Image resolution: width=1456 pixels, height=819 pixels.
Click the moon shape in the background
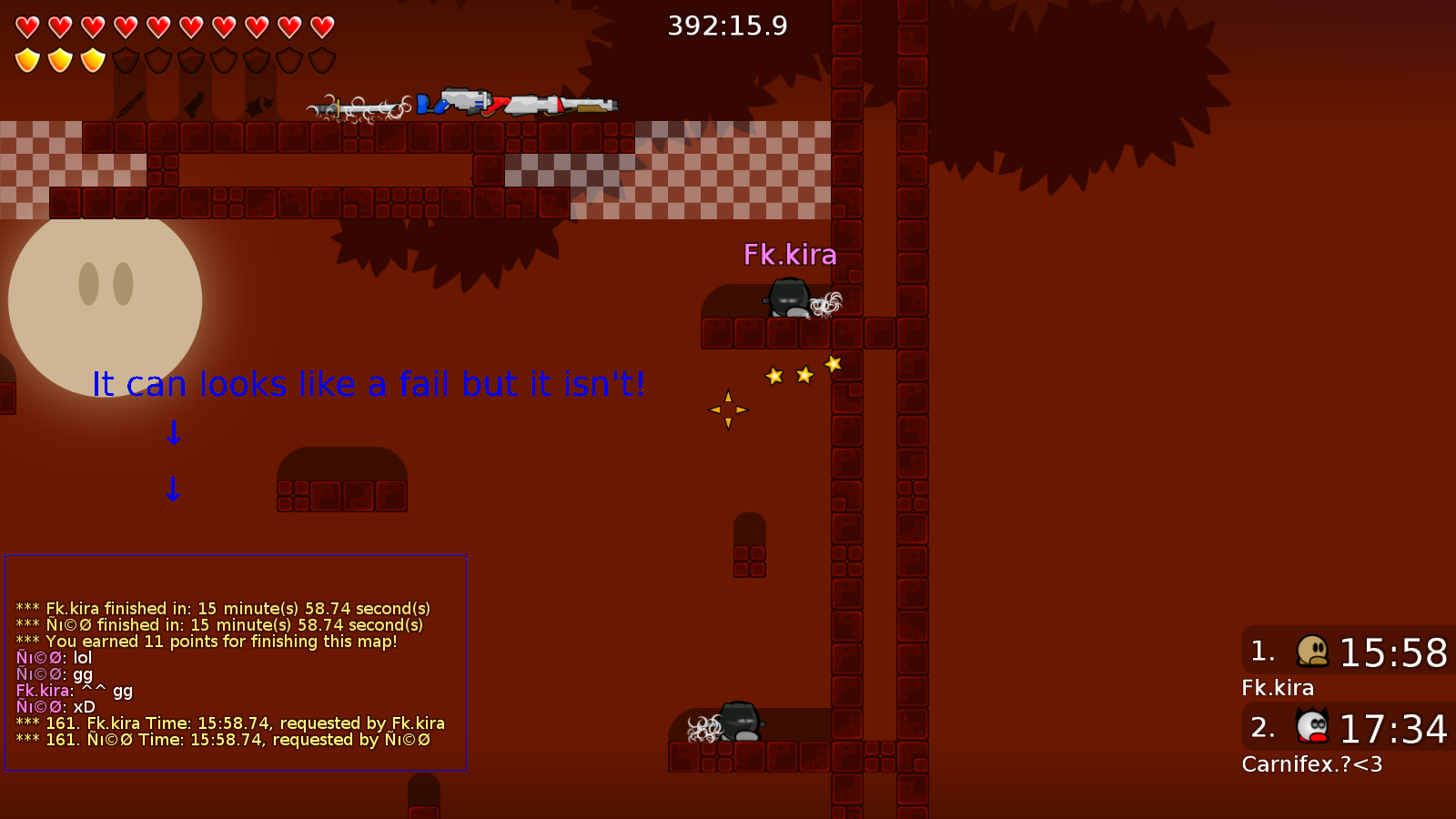(105, 300)
